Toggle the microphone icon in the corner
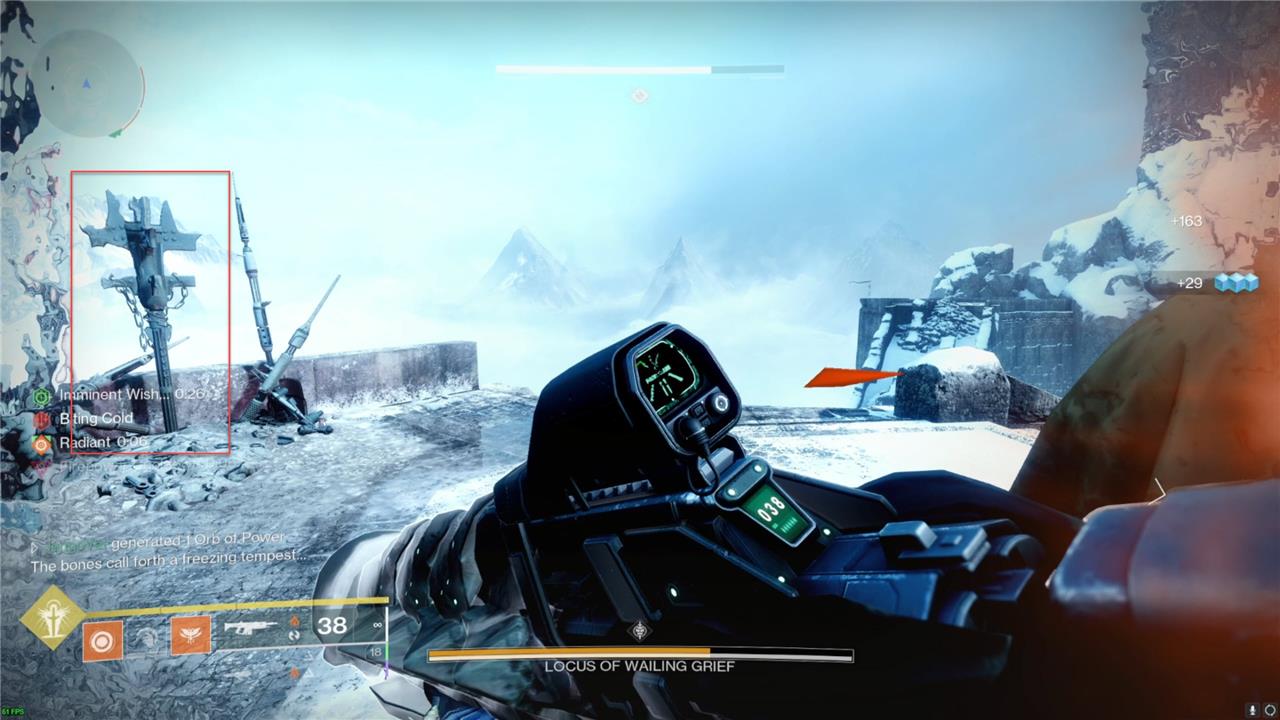The width and height of the screenshot is (1280, 720). 1253,710
